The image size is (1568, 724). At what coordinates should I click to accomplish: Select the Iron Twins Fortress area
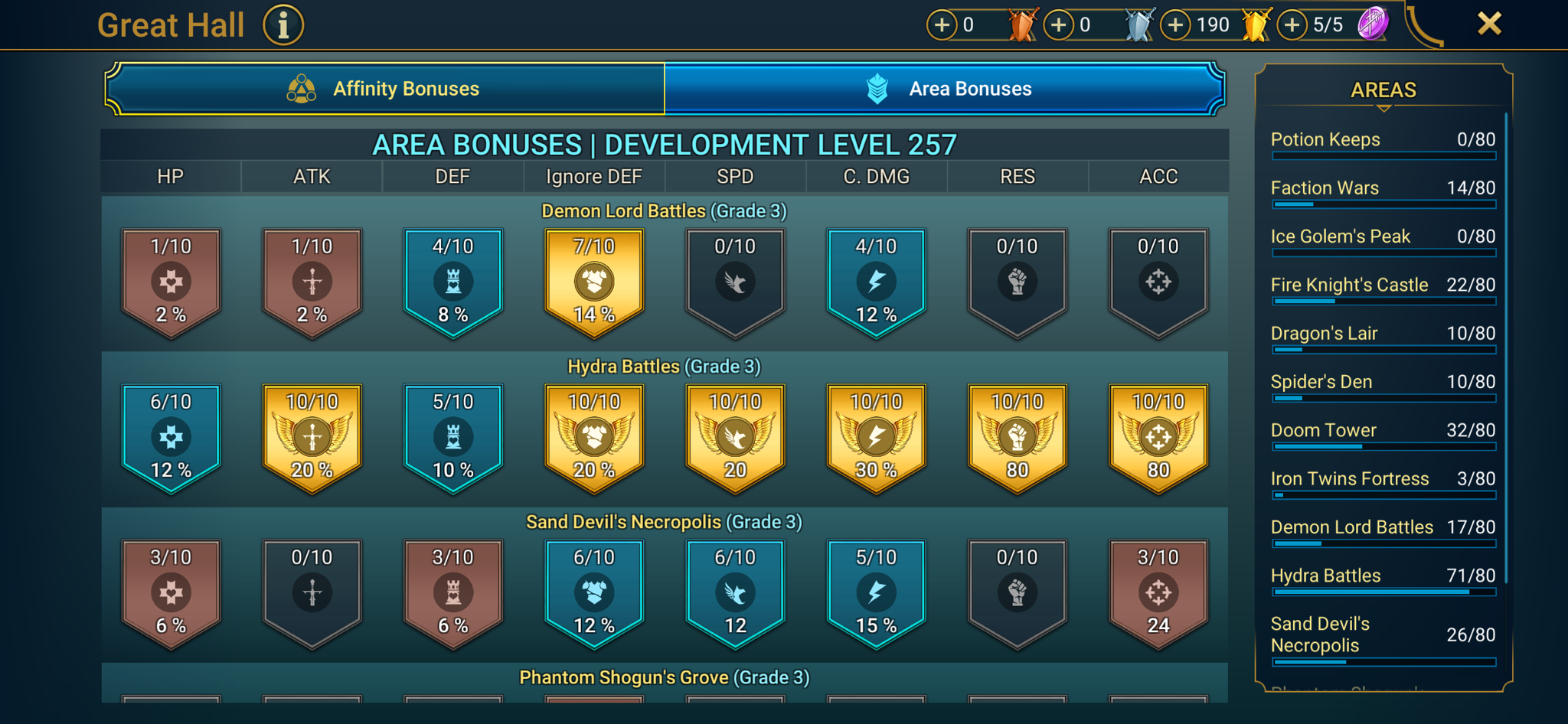pyautogui.click(x=1383, y=478)
